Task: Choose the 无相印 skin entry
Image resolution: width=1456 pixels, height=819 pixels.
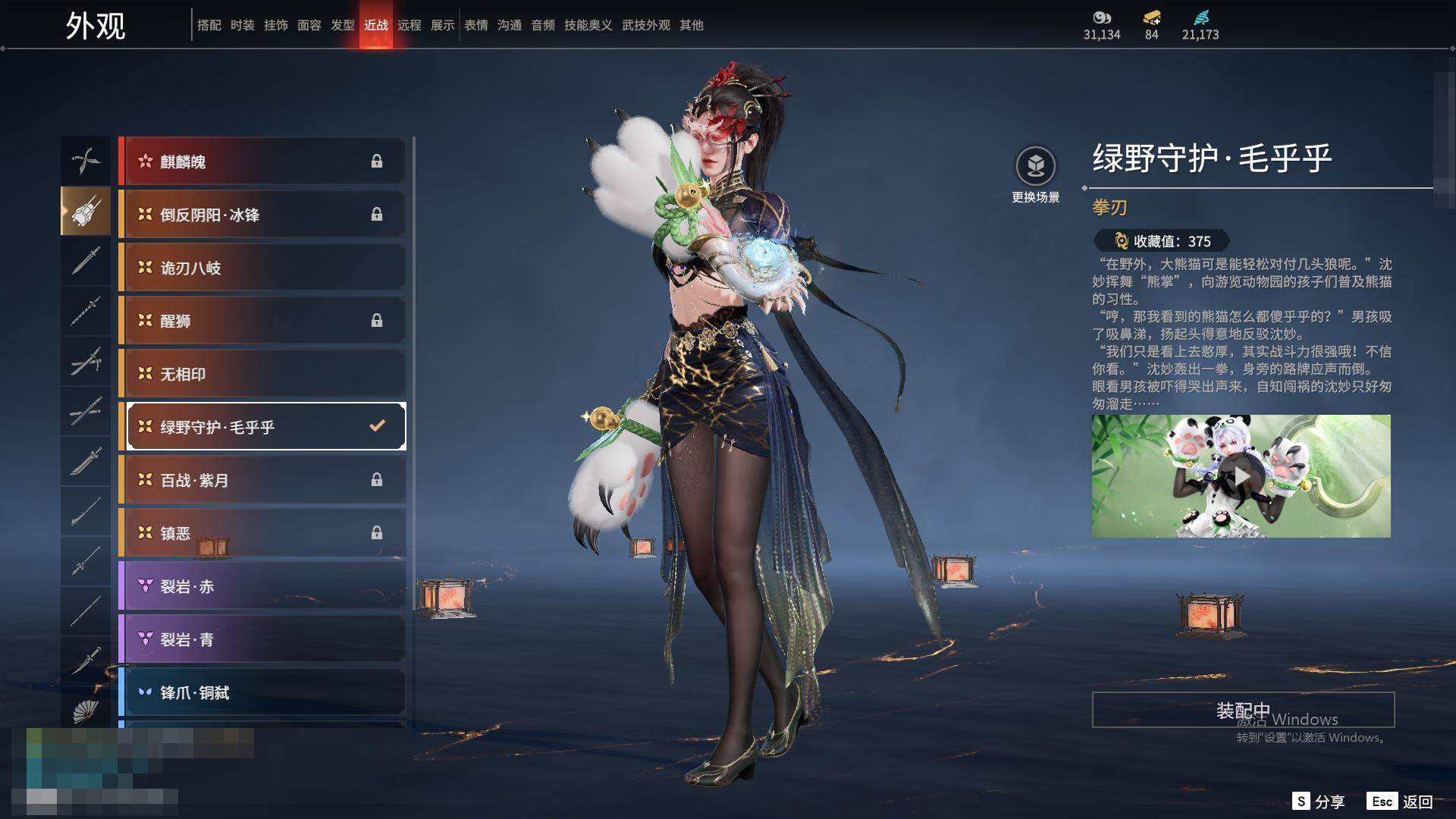Action: click(x=262, y=374)
